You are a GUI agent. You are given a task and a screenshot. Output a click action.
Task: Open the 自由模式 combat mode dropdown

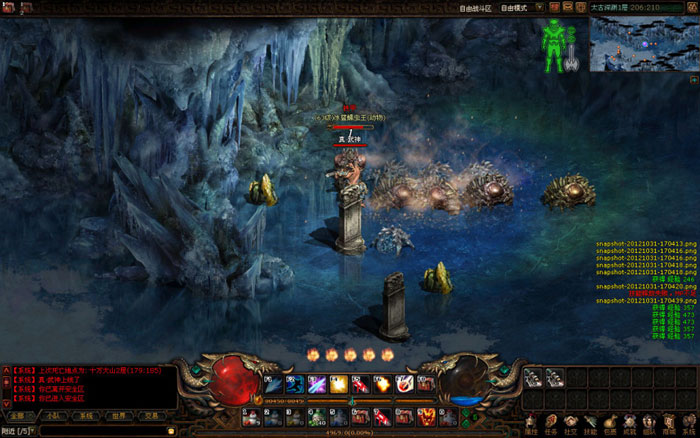coord(523,7)
